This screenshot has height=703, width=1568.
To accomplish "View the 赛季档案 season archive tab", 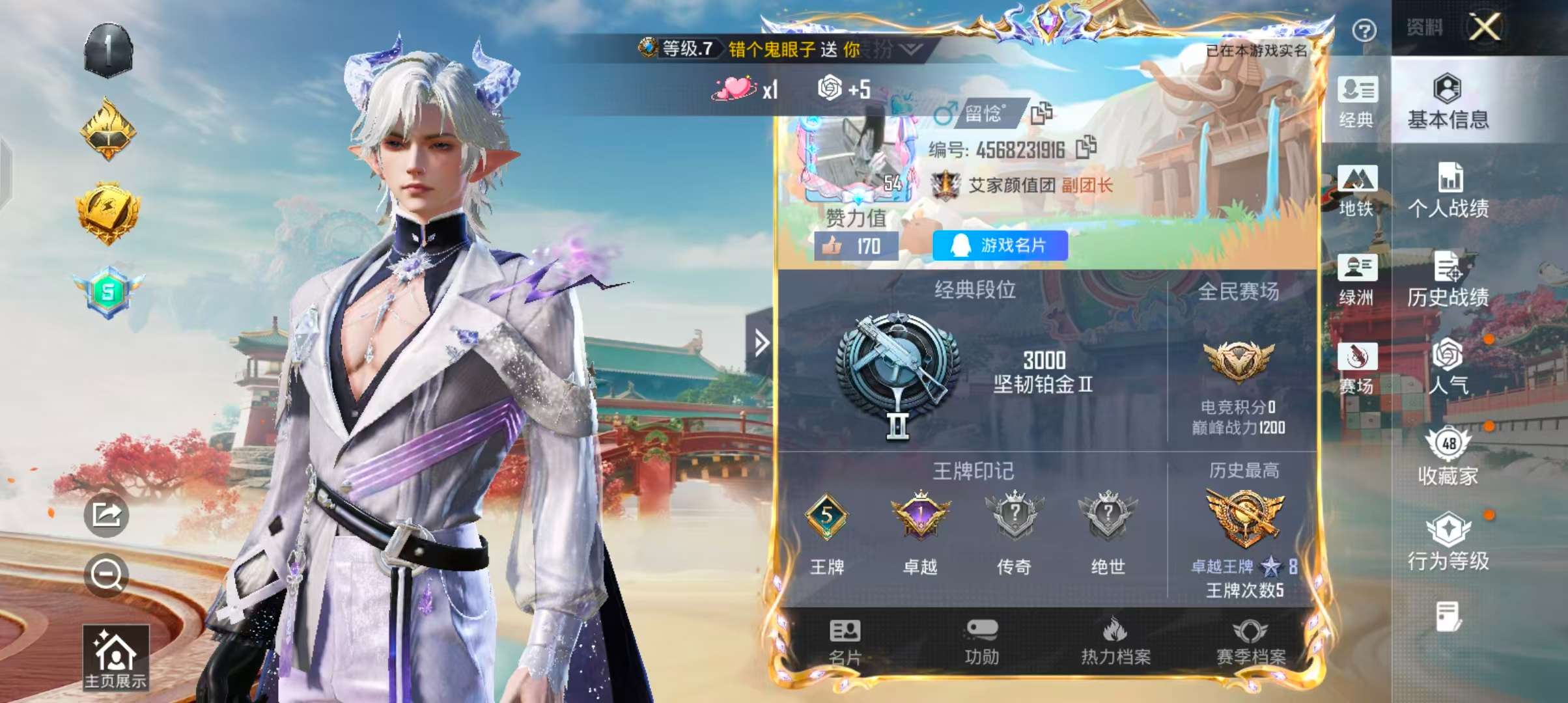I will pos(1251,642).
